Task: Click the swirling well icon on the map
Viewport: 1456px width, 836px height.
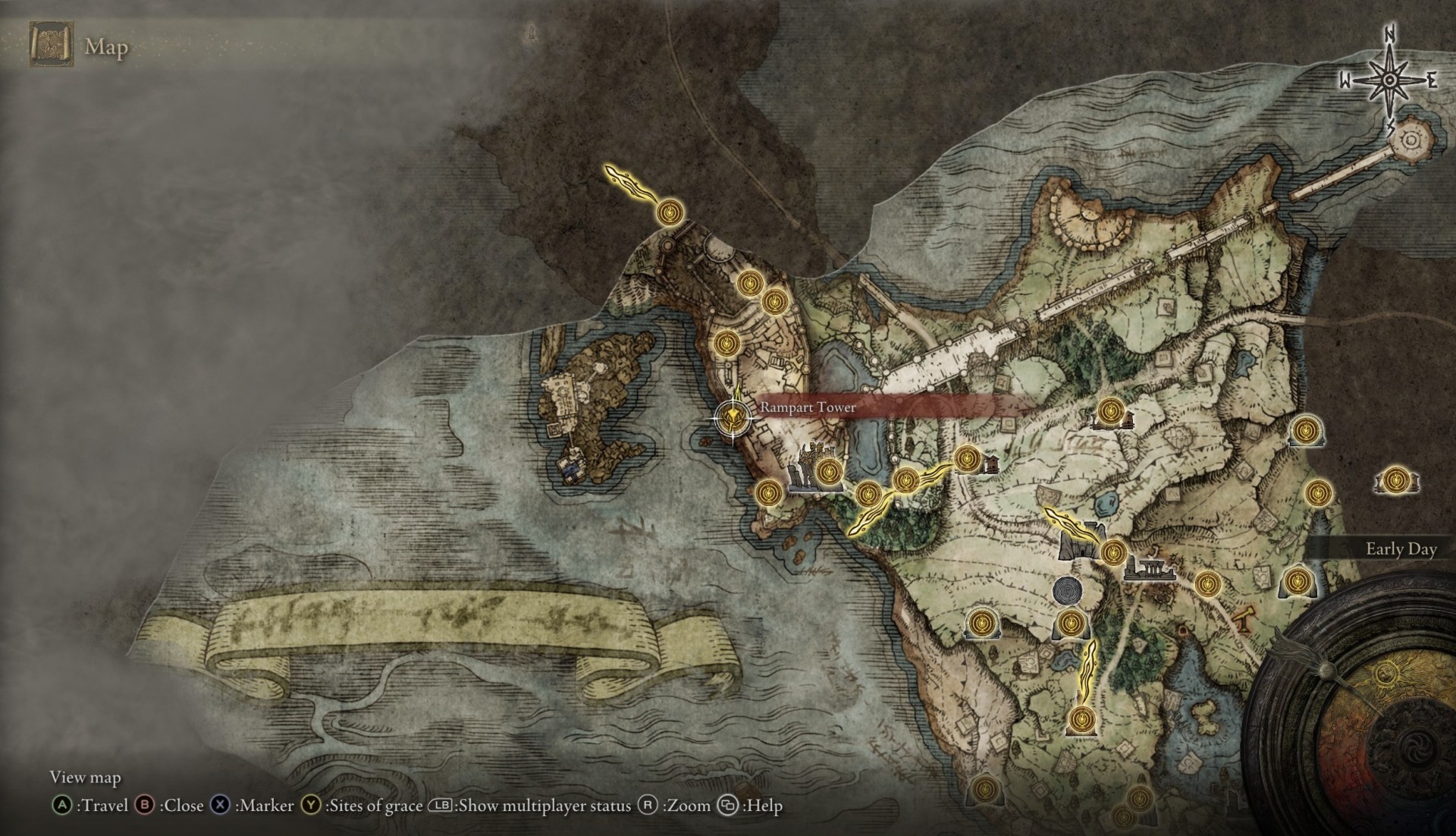Action: (1068, 590)
